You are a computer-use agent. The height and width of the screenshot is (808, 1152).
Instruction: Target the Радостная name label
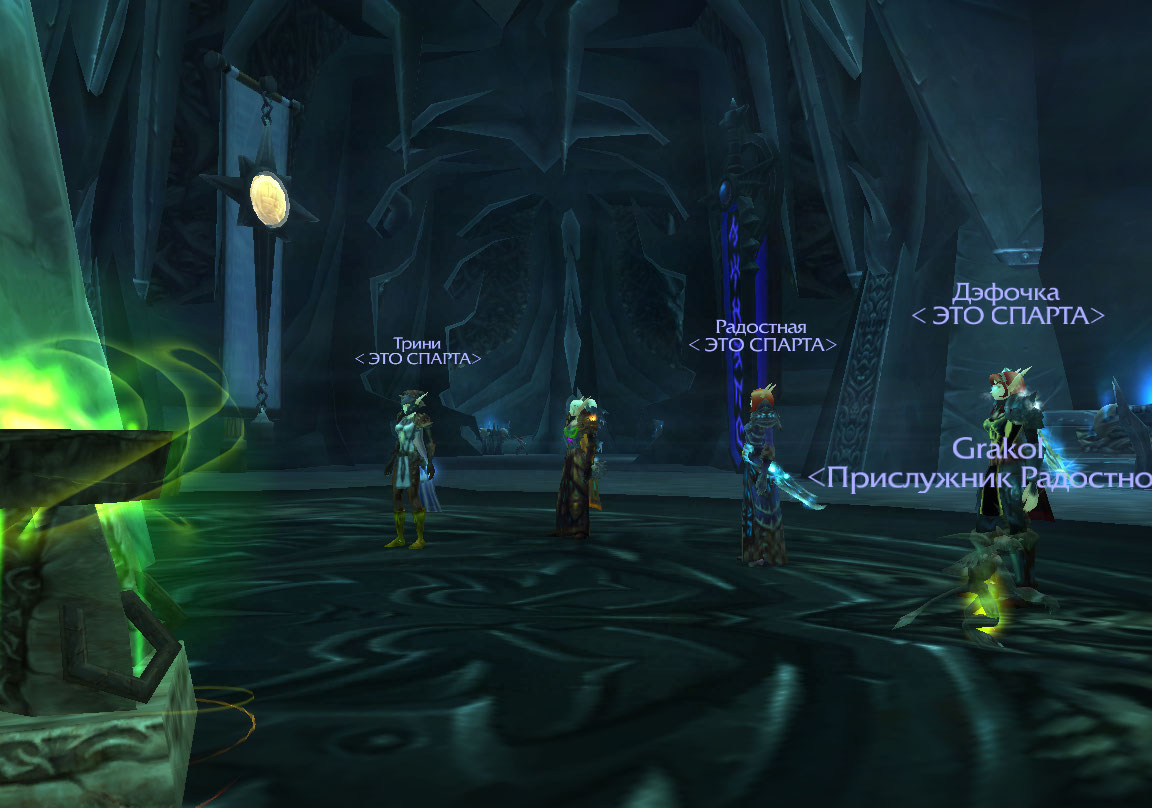pos(761,327)
